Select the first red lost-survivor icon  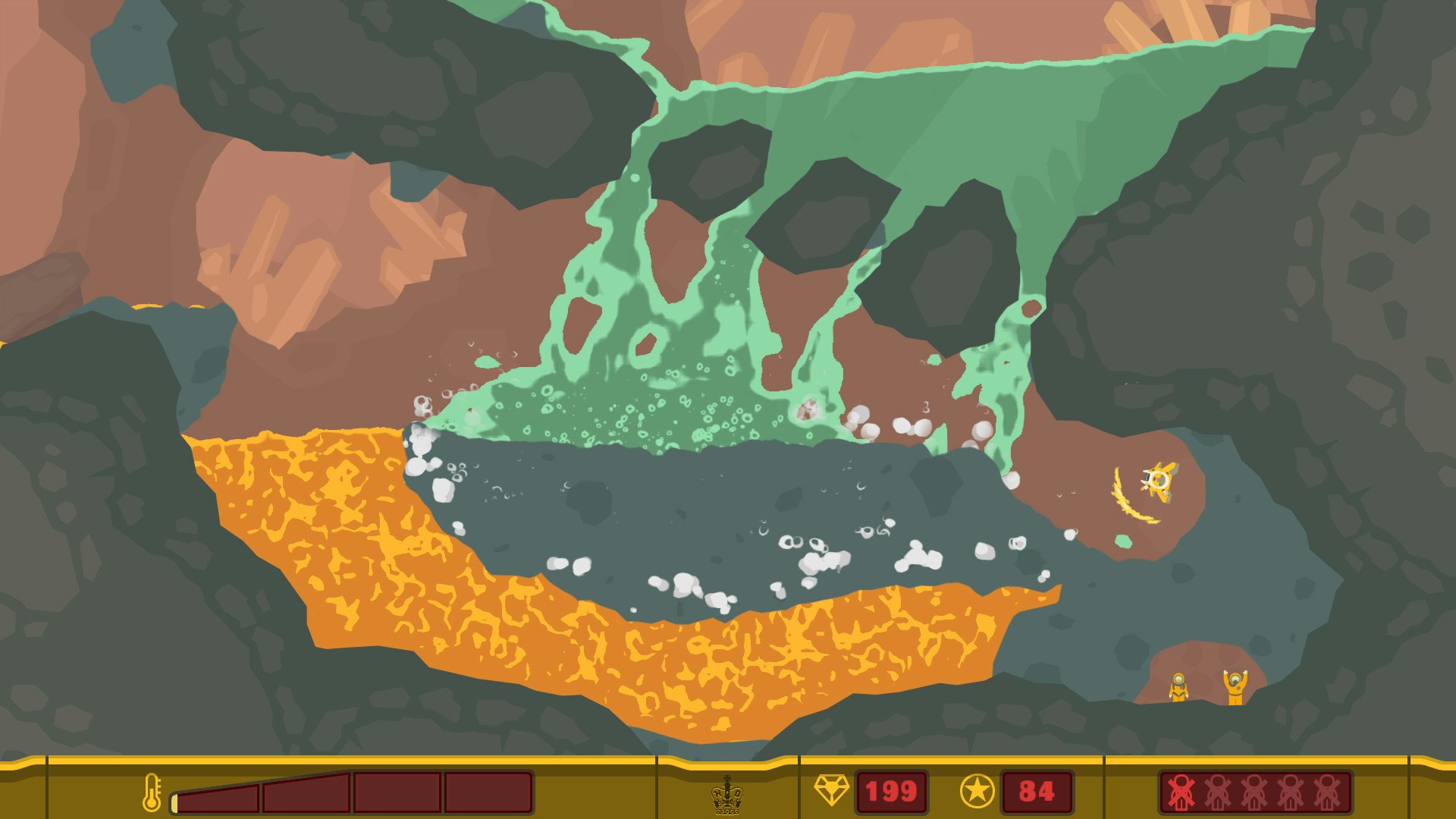[x=1181, y=792]
